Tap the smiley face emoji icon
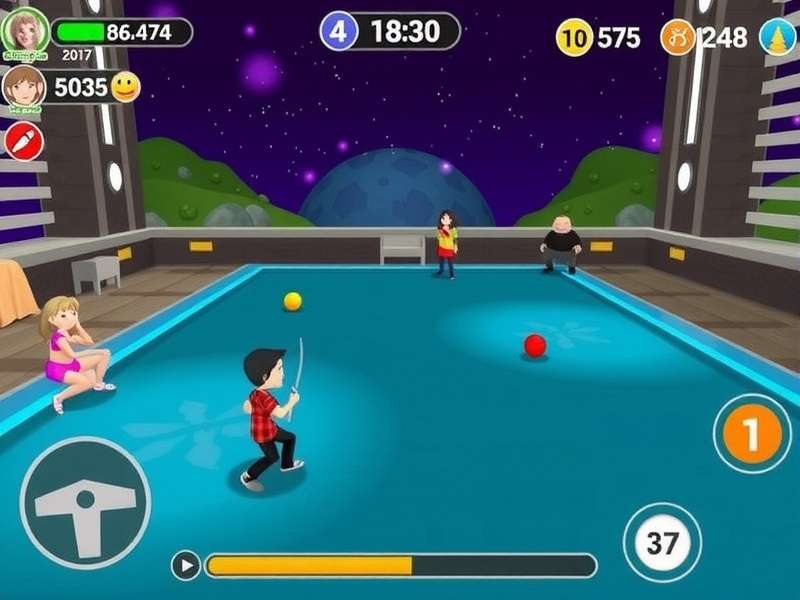800x600 pixels. [x=125, y=87]
